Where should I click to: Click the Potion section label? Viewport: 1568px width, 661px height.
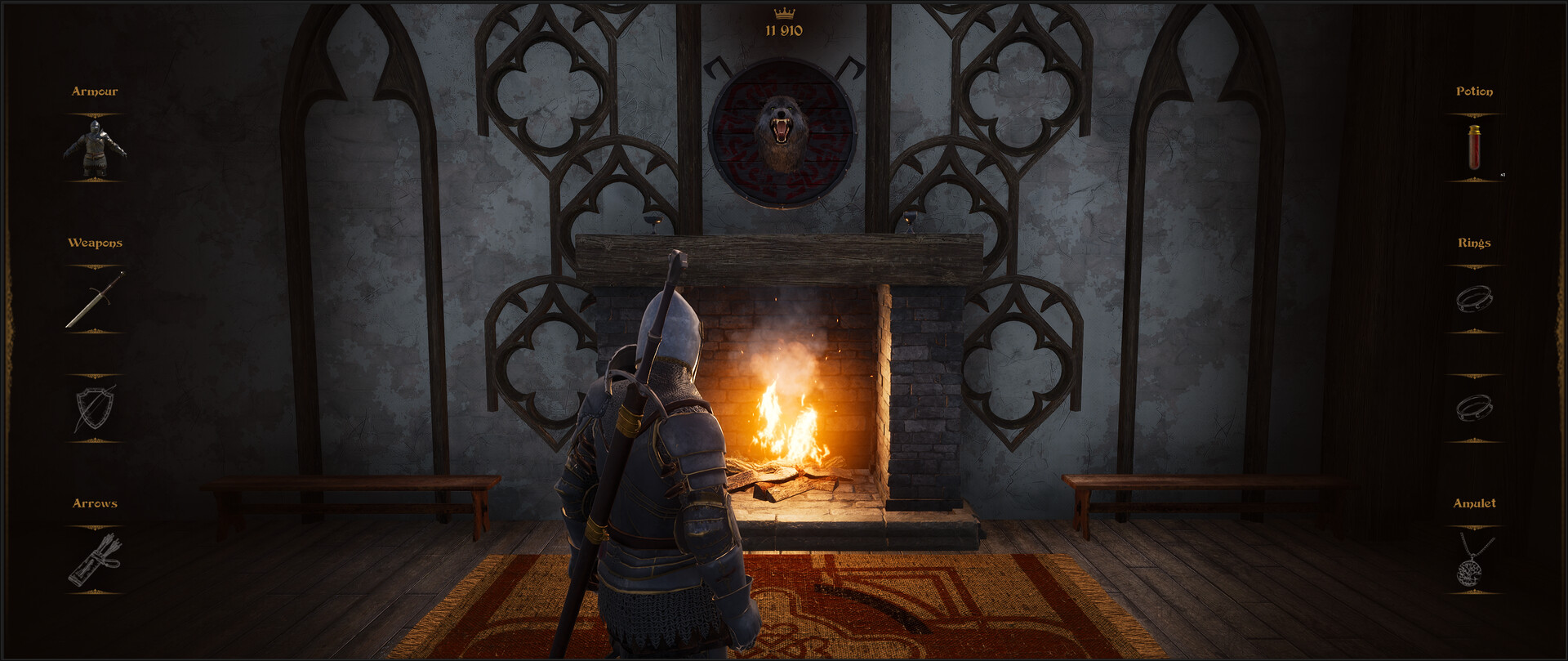pyautogui.click(x=1475, y=92)
